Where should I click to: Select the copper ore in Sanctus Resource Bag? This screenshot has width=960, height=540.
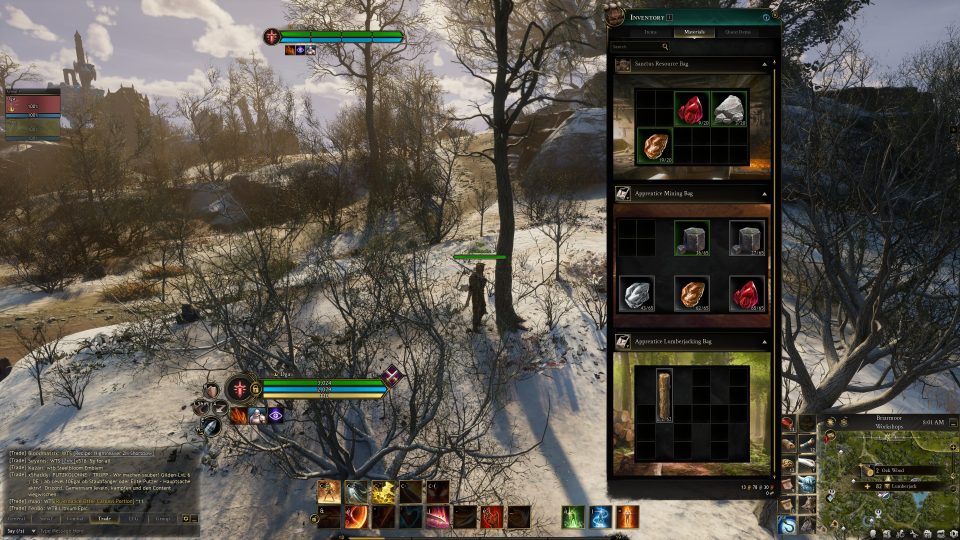tap(654, 145)
